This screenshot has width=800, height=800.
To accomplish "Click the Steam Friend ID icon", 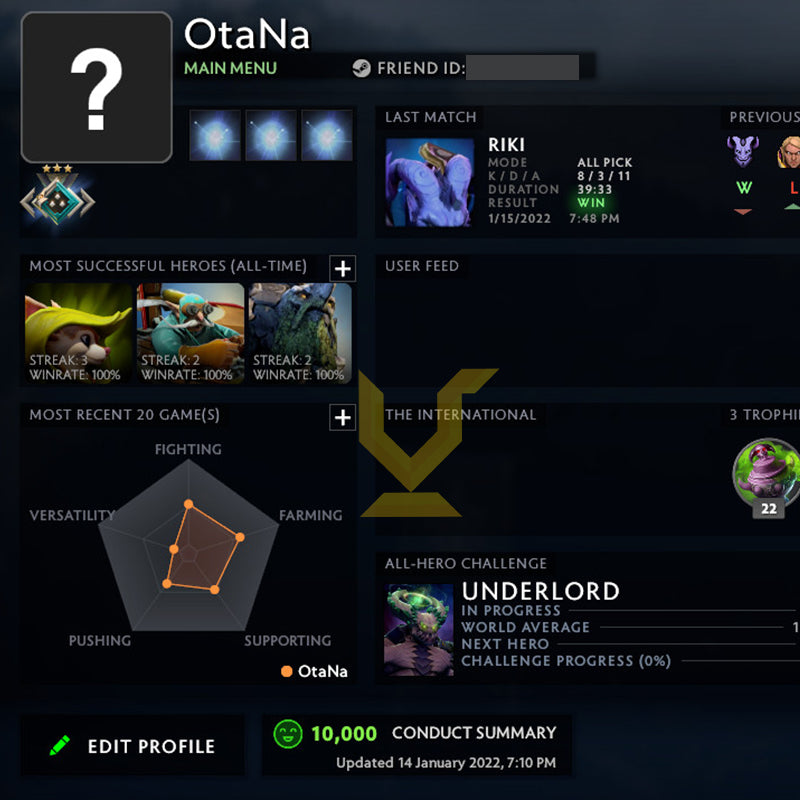I will tap(361, 69).
